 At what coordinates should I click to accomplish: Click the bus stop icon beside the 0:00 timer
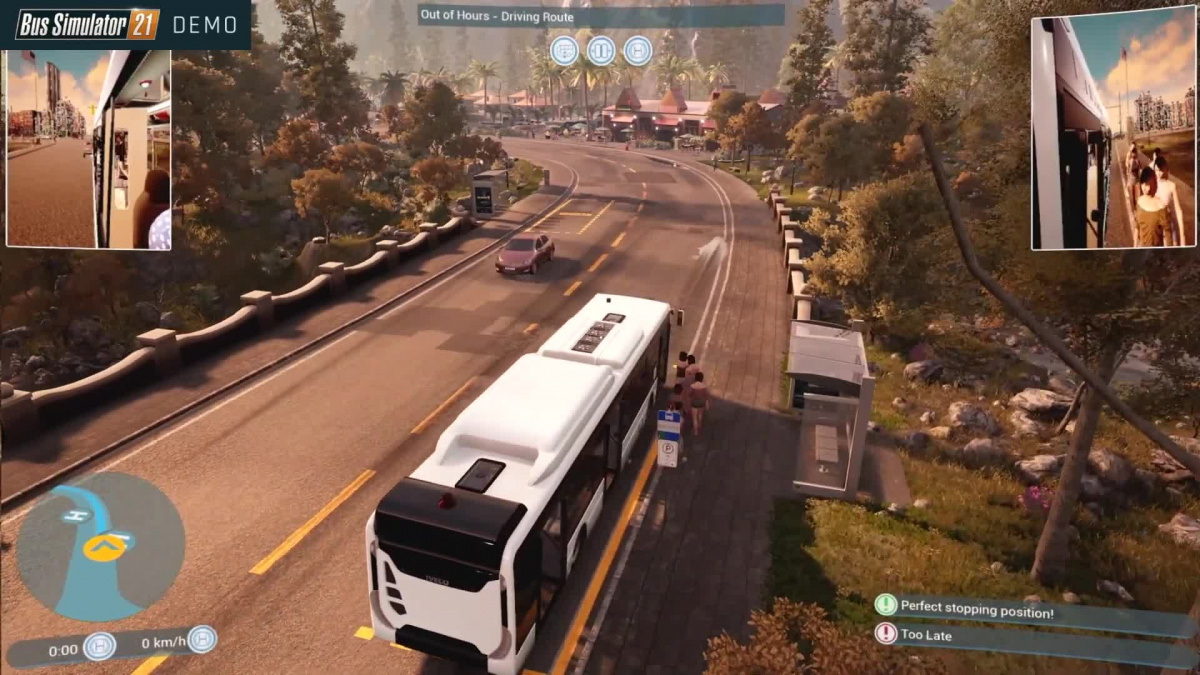99,646
